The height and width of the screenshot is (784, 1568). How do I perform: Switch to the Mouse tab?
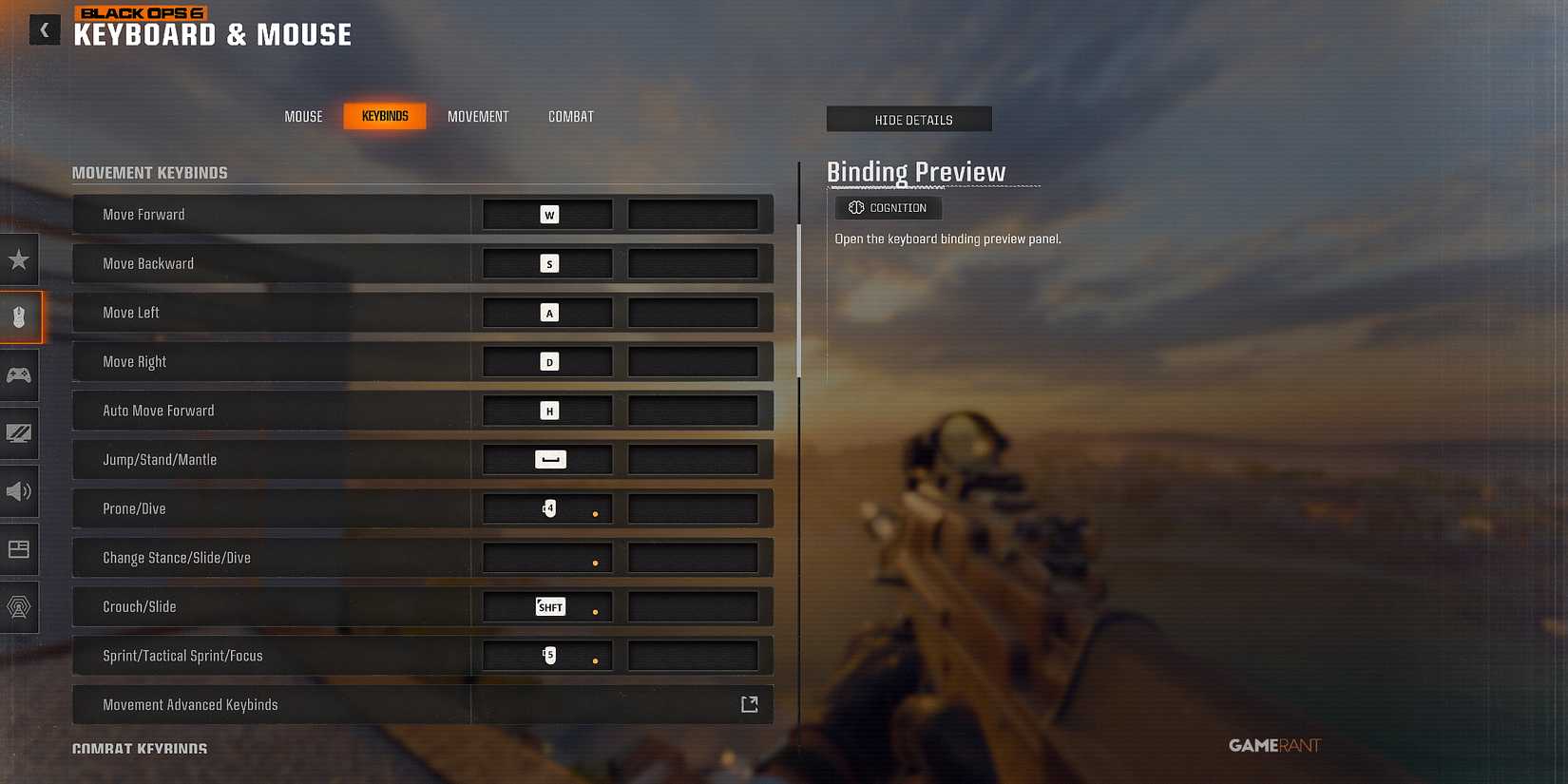[x=303, y=116]
